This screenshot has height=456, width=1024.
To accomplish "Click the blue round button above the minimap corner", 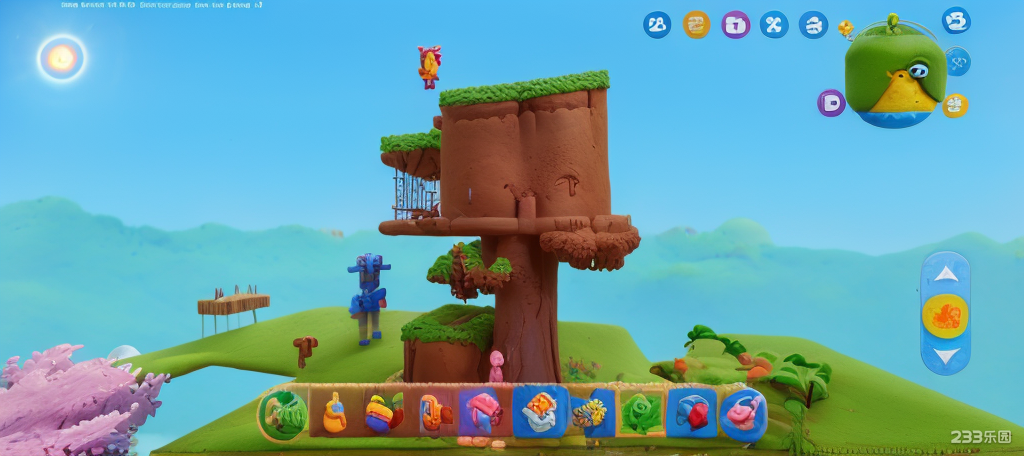I will coord(956,20).
